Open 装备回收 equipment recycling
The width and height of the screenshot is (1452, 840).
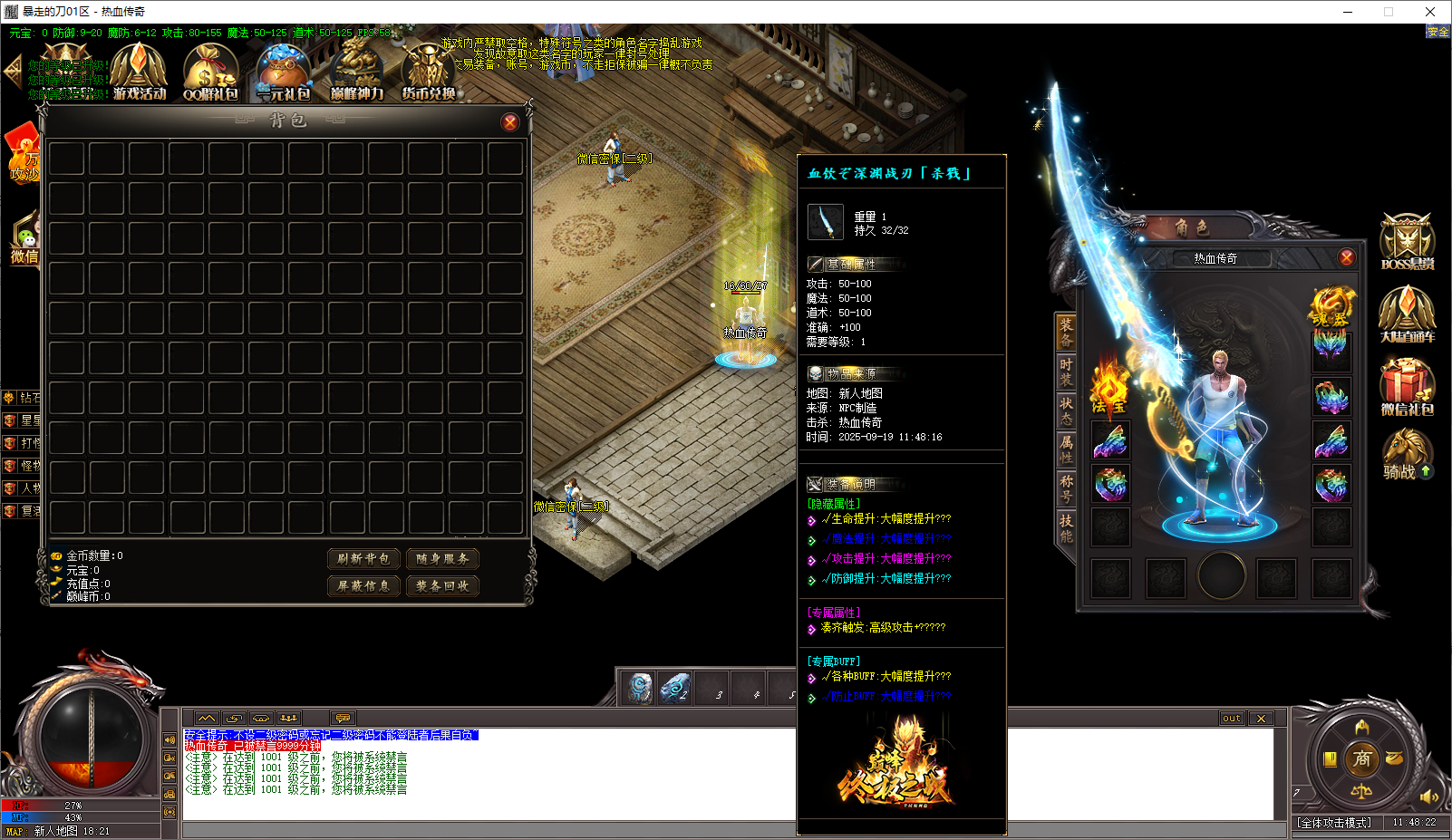[442, 586]
